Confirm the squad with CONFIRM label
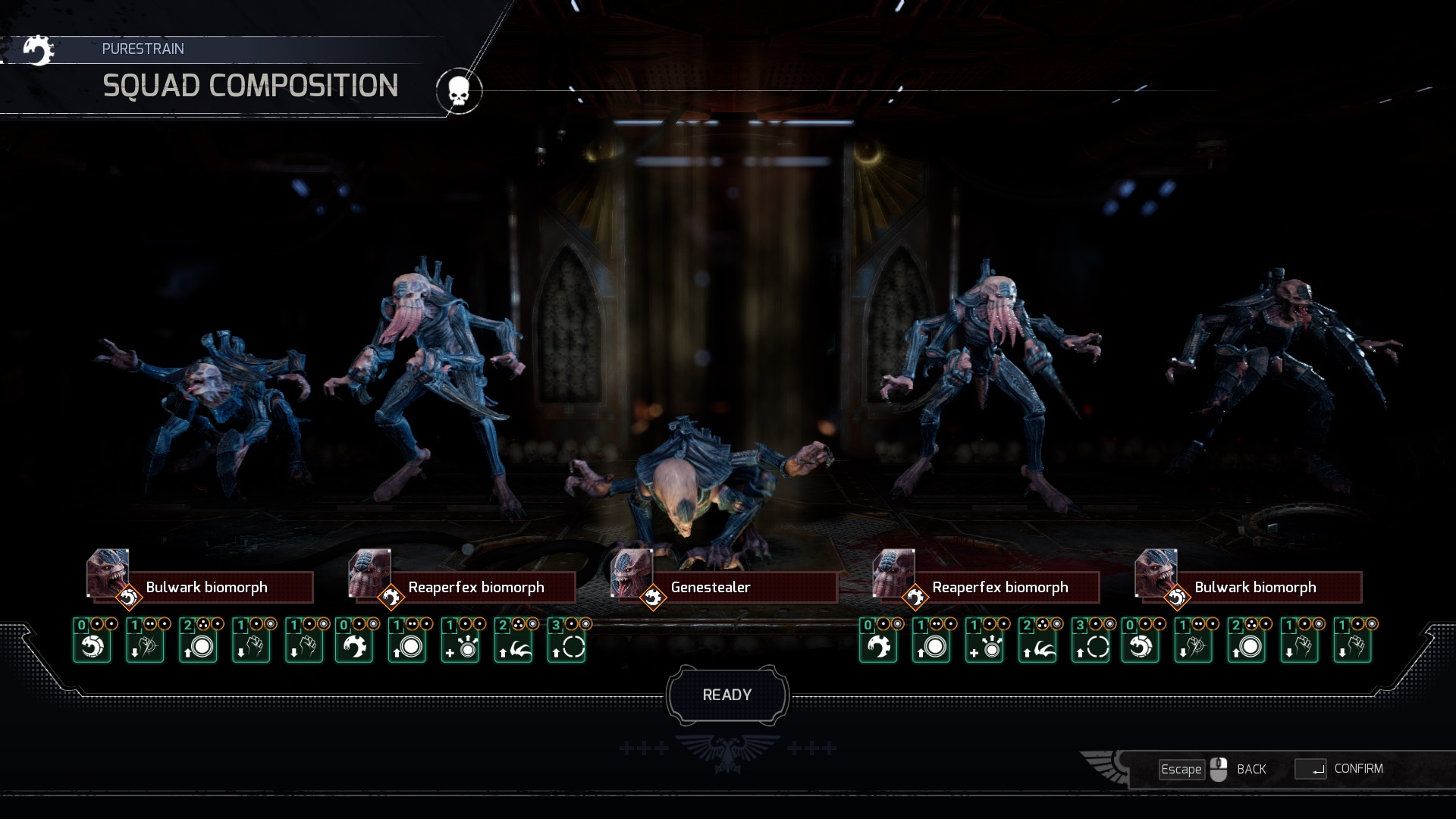1456x819 pixels. 1358,769
